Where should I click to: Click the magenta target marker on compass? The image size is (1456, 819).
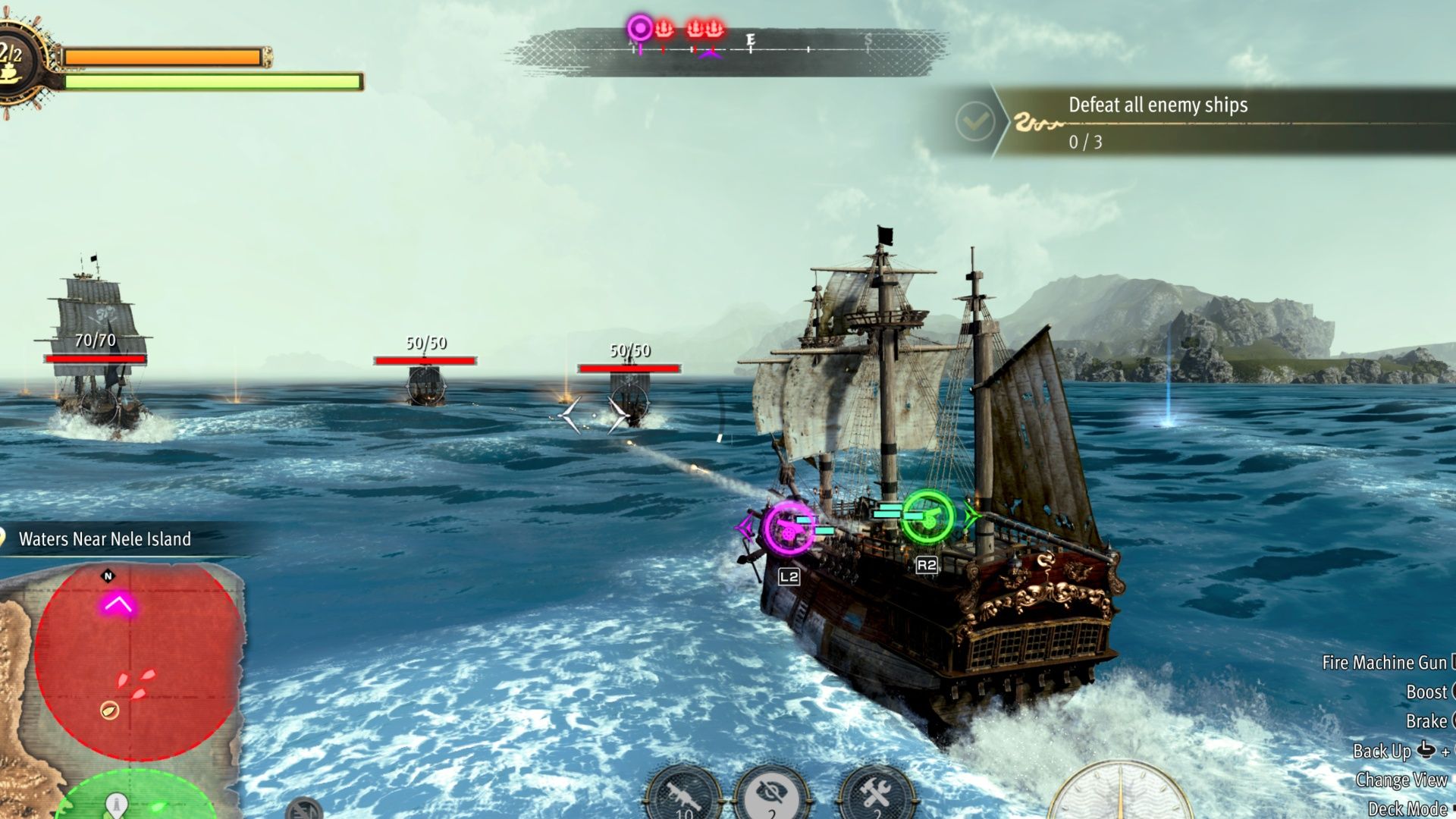(640, 29)
